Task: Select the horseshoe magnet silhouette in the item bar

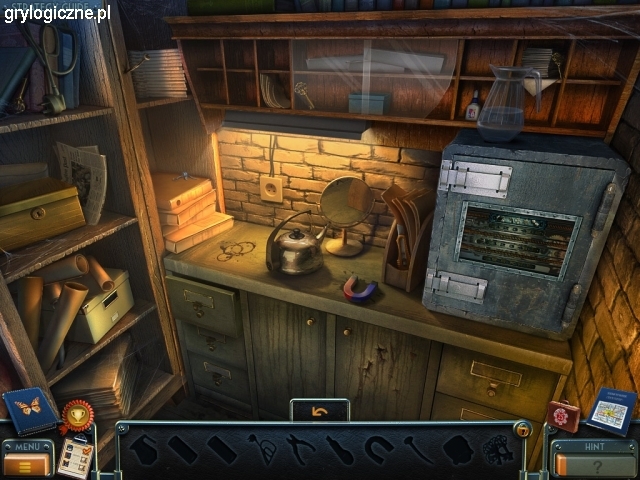Action: pyautogui.click(x=379, y=448)
